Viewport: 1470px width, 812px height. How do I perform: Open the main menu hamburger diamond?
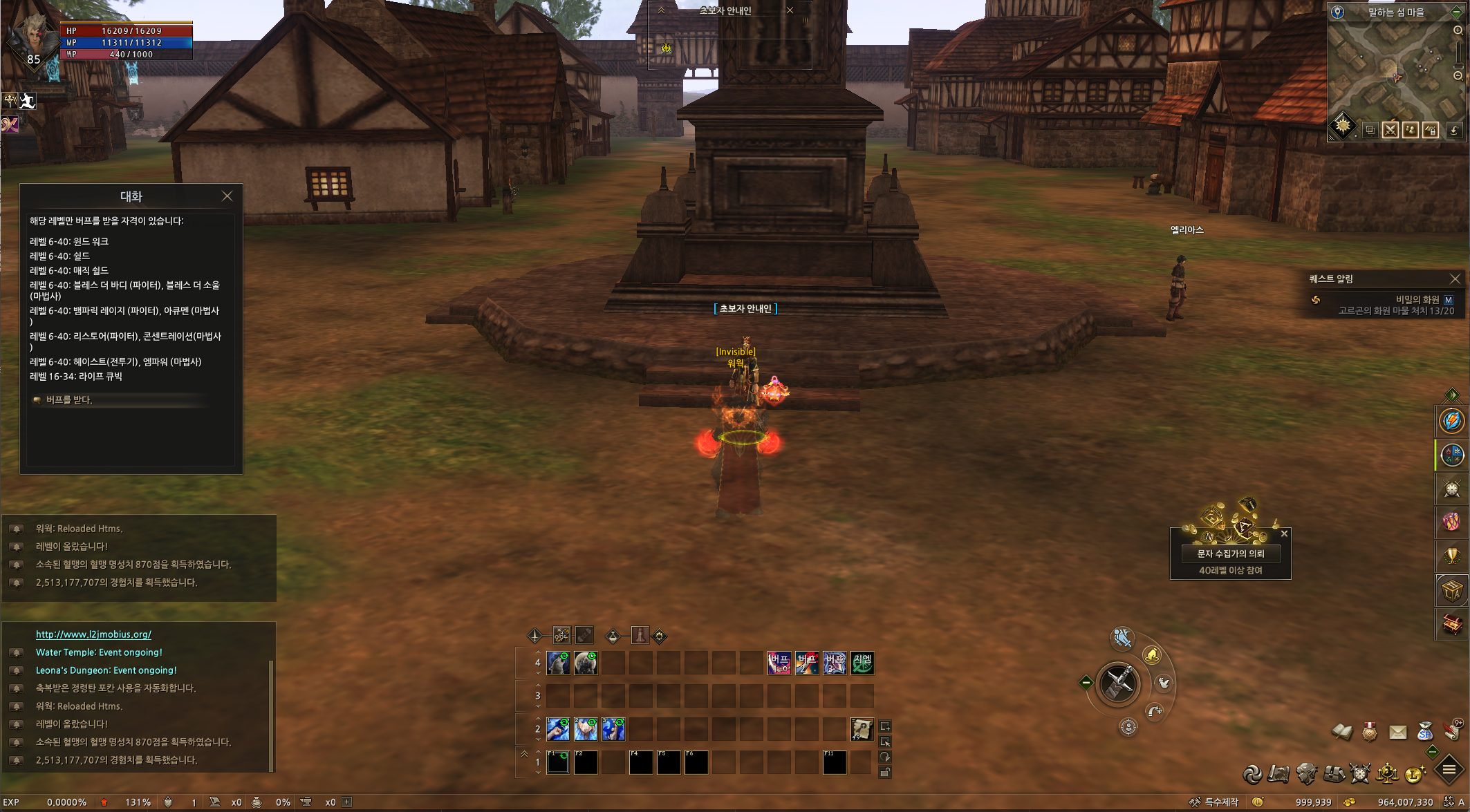coord(1449,770)
